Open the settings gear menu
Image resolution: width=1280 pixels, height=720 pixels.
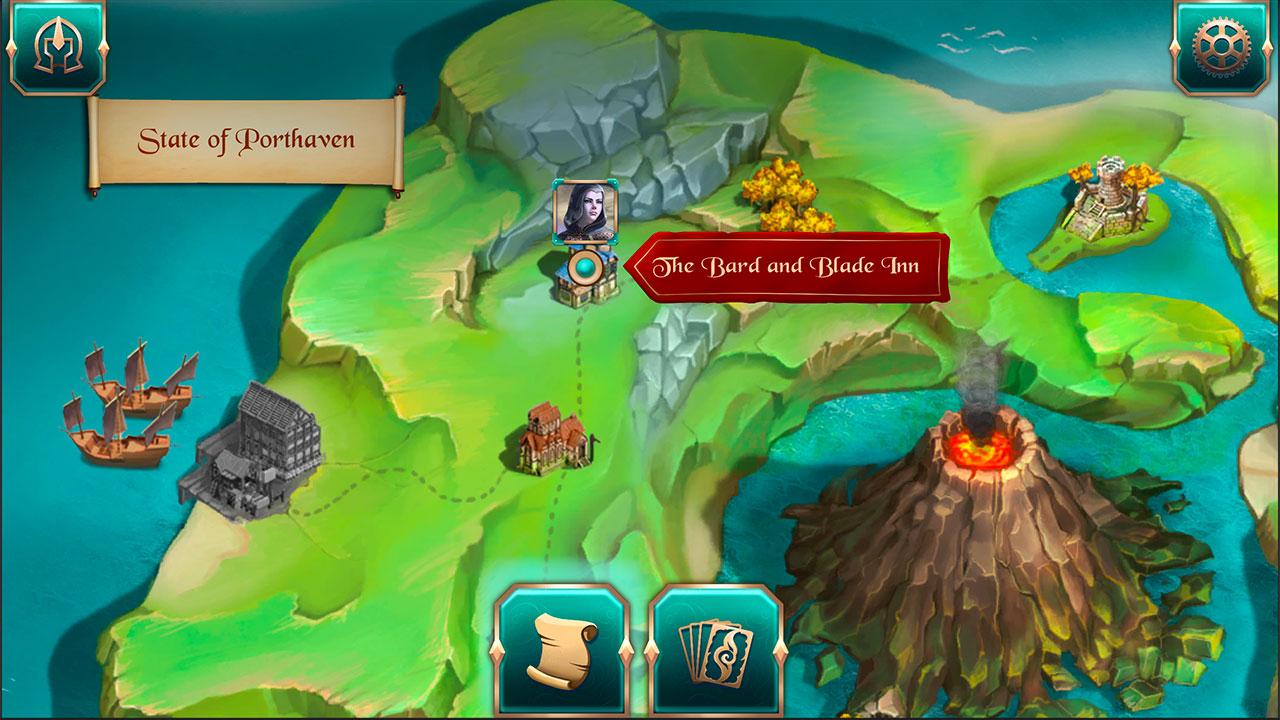[x=1223, y=44]
